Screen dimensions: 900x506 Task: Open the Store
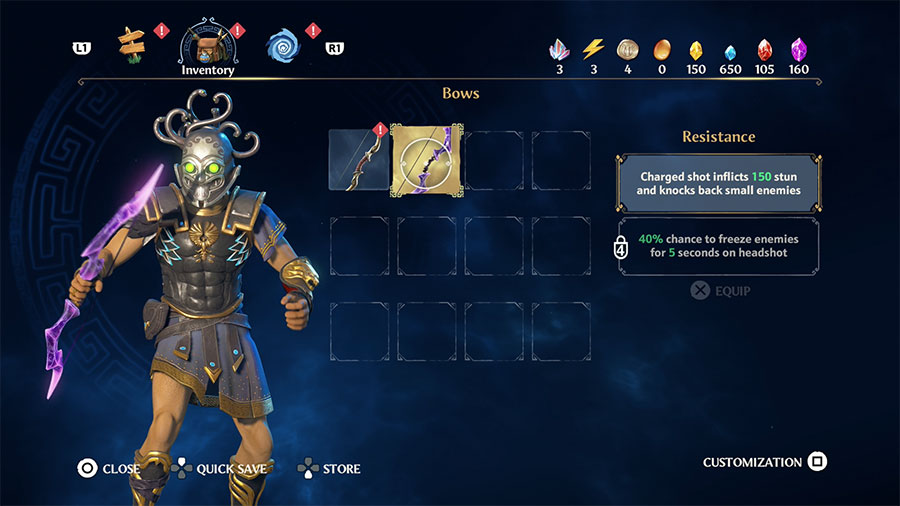click(x=329, y=468)
